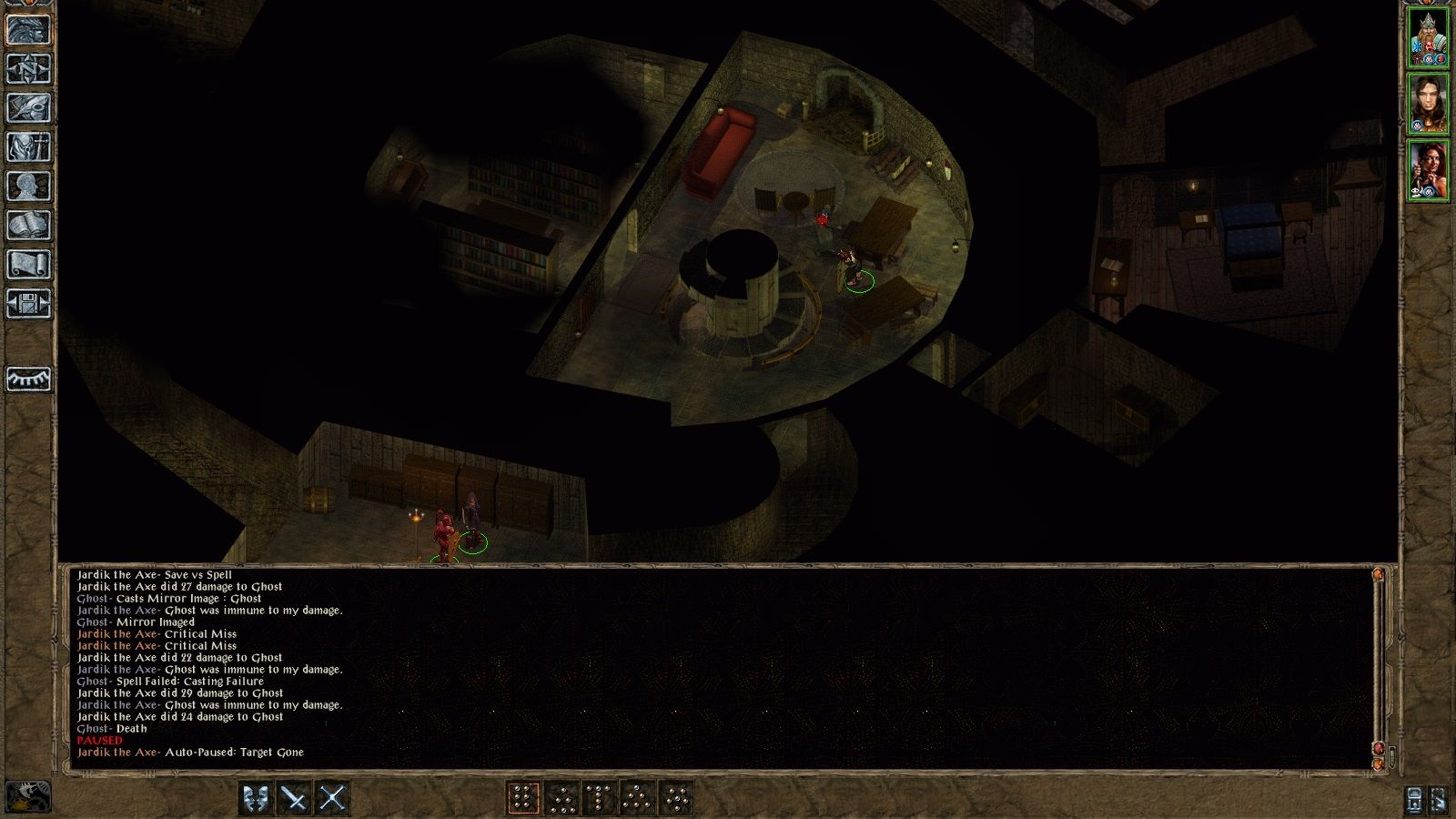The image size is (1456, 819).
Task: Select the second character's portrait
Action: click(x=1429, y=105)
